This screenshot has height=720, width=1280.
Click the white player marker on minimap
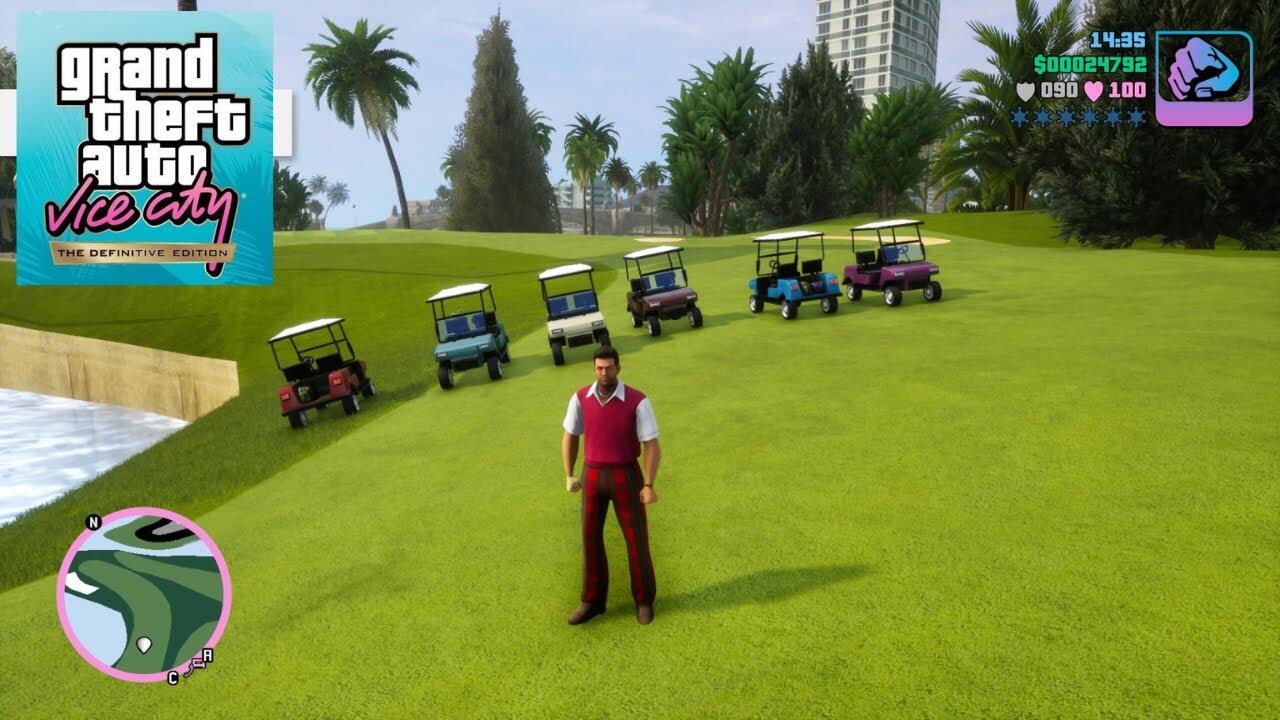coord(144,644)
